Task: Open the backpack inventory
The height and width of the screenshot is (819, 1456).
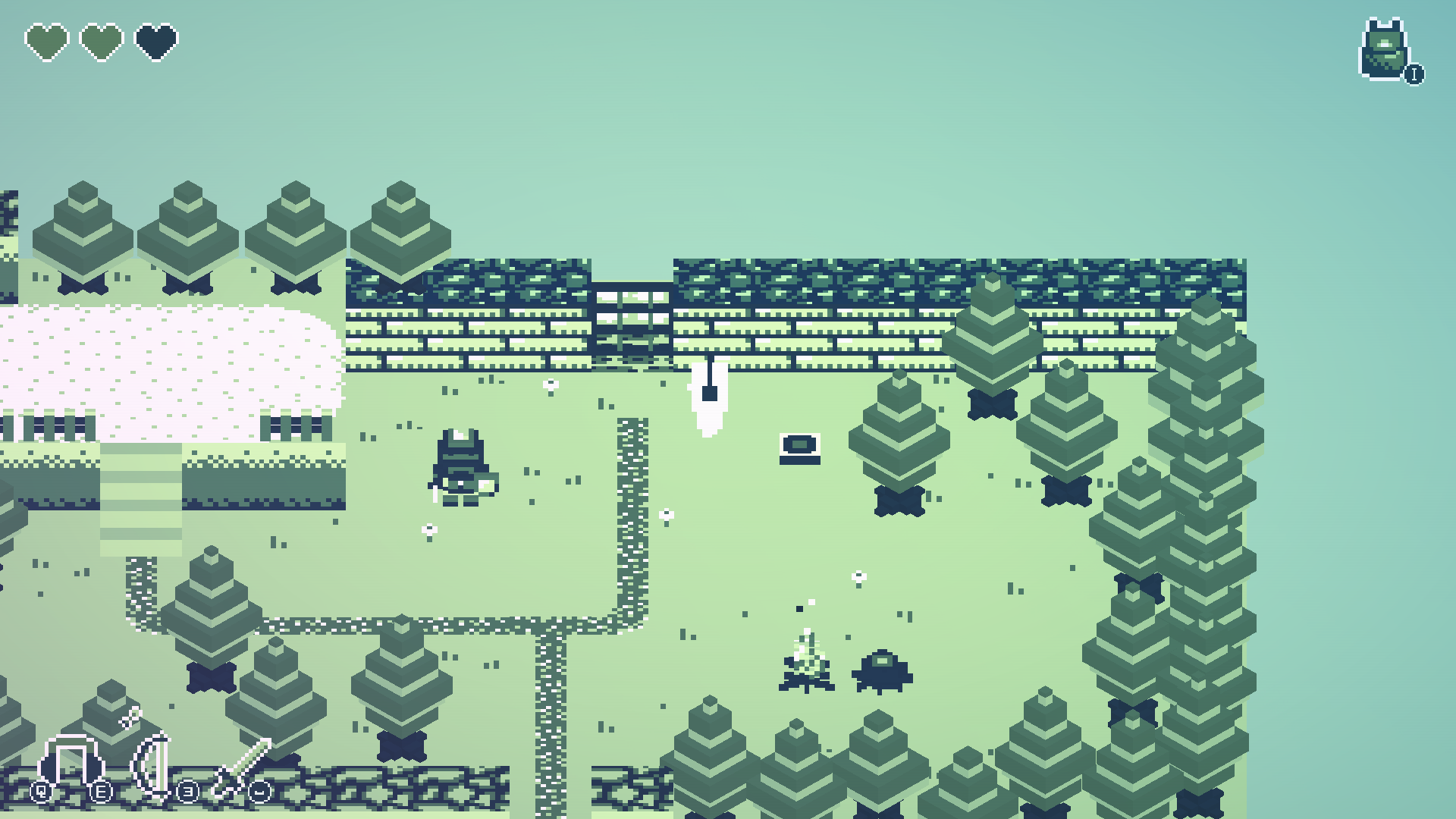Action: tap(1385, 50)
